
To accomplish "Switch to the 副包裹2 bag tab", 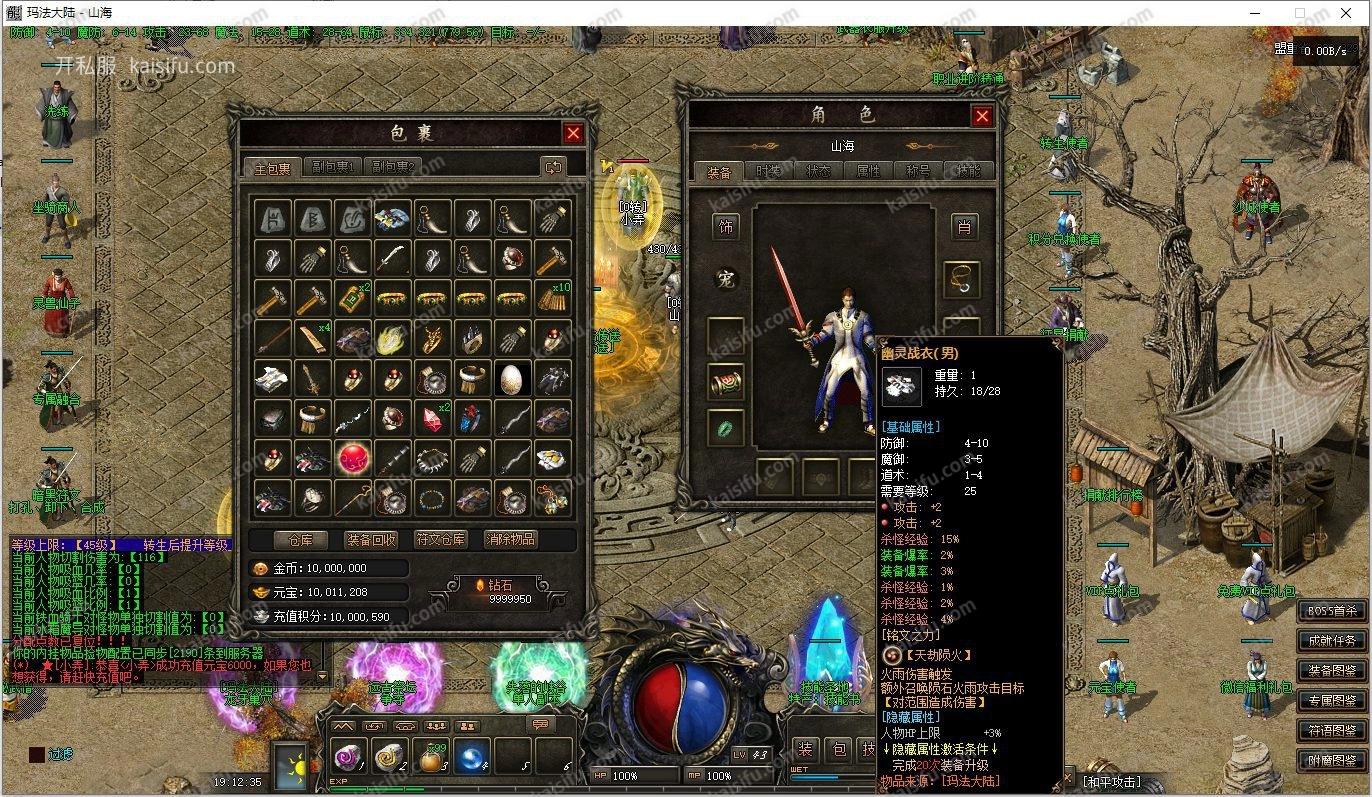I will pyautogui.click(x=393, y=167).
